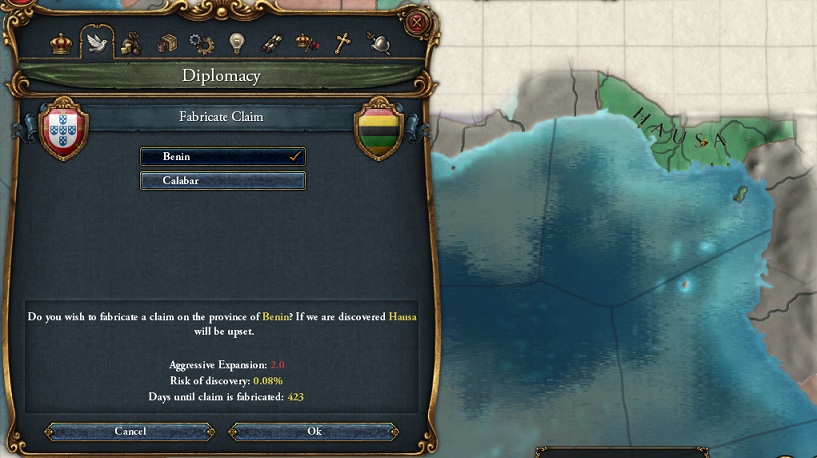817x458 pixels.
Task: Cancel the fabricate claim action
Action: [x=130, y=431]
